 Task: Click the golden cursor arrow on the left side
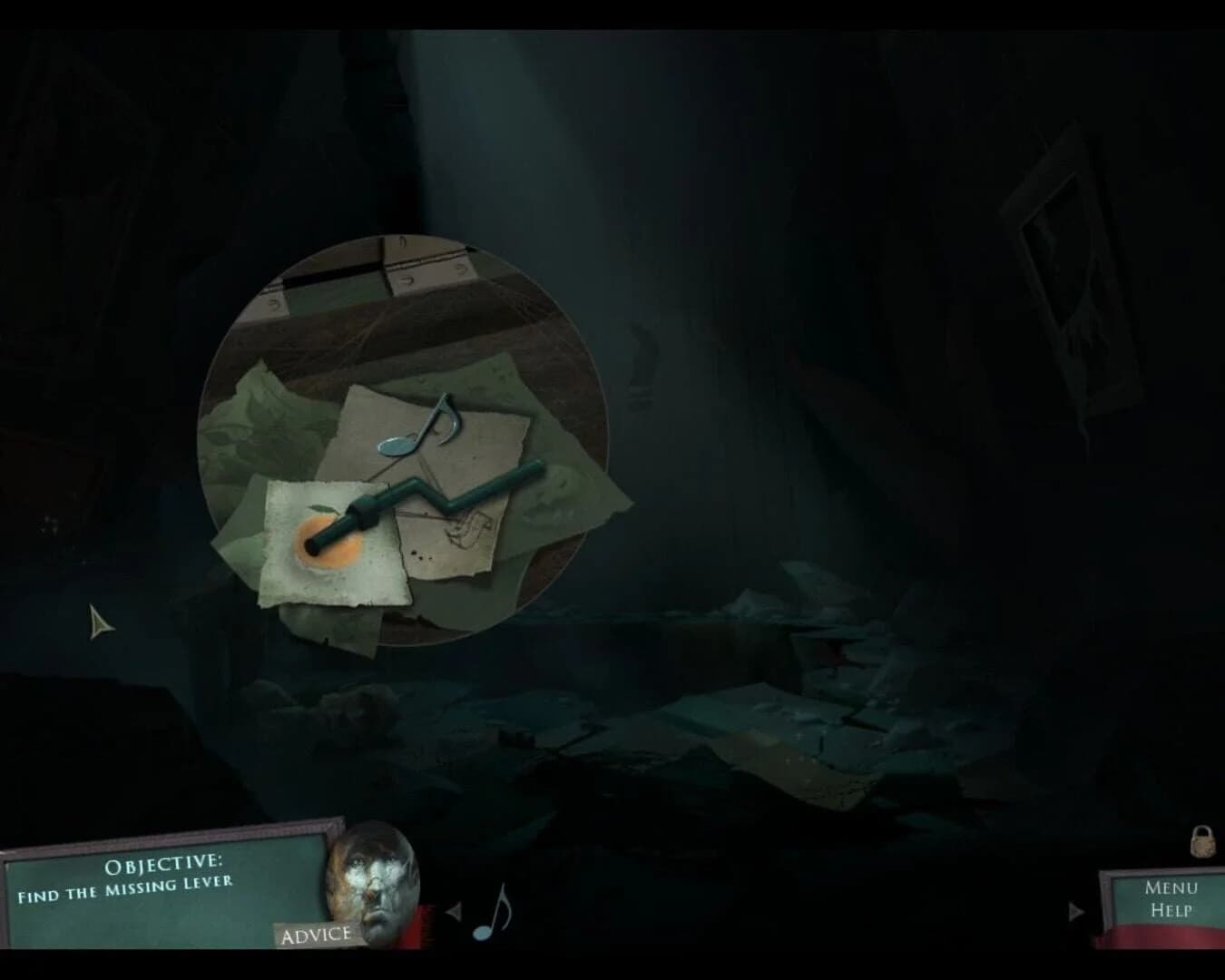point(98,621)
